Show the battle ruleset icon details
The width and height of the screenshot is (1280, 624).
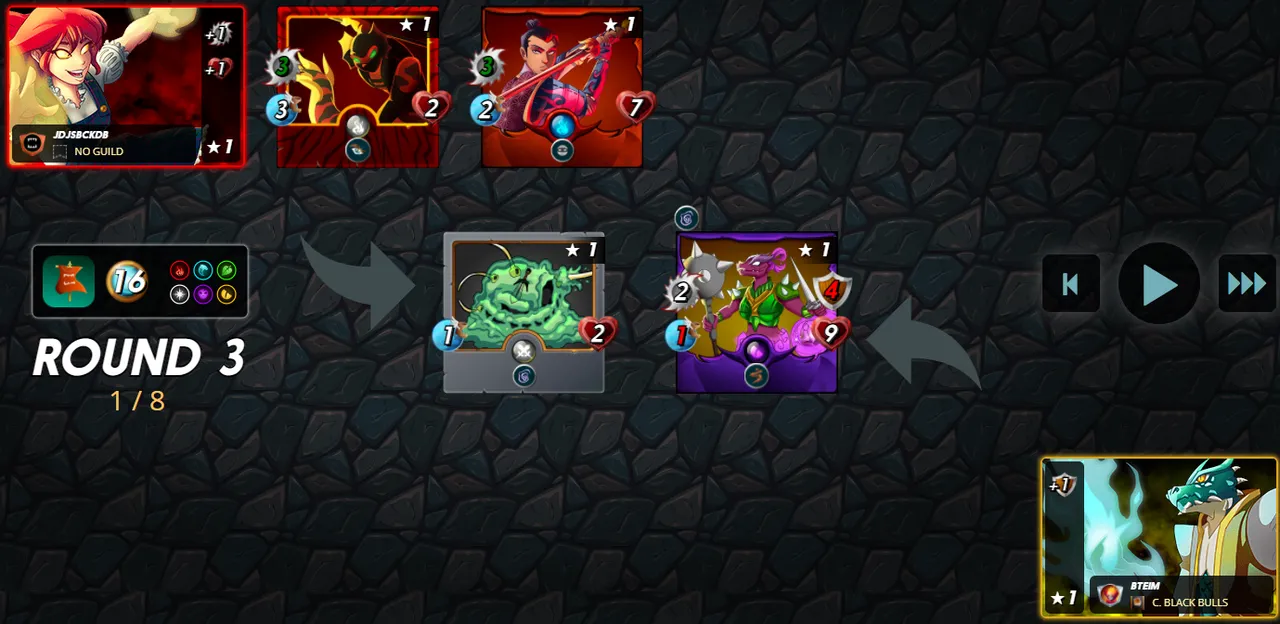69,282
